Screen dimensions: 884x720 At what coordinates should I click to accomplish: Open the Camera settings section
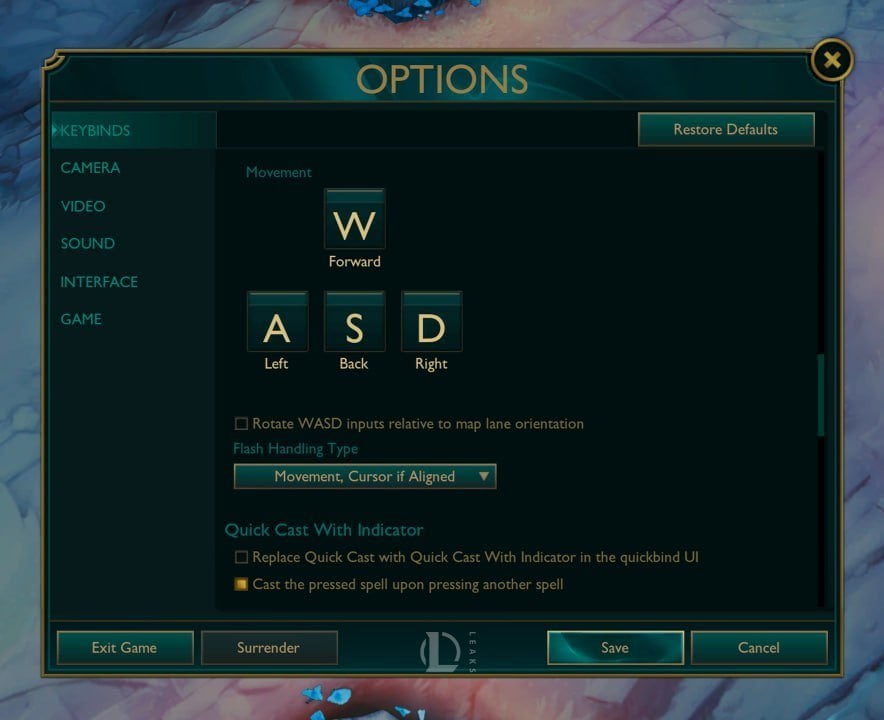click(x=90, y=168)
